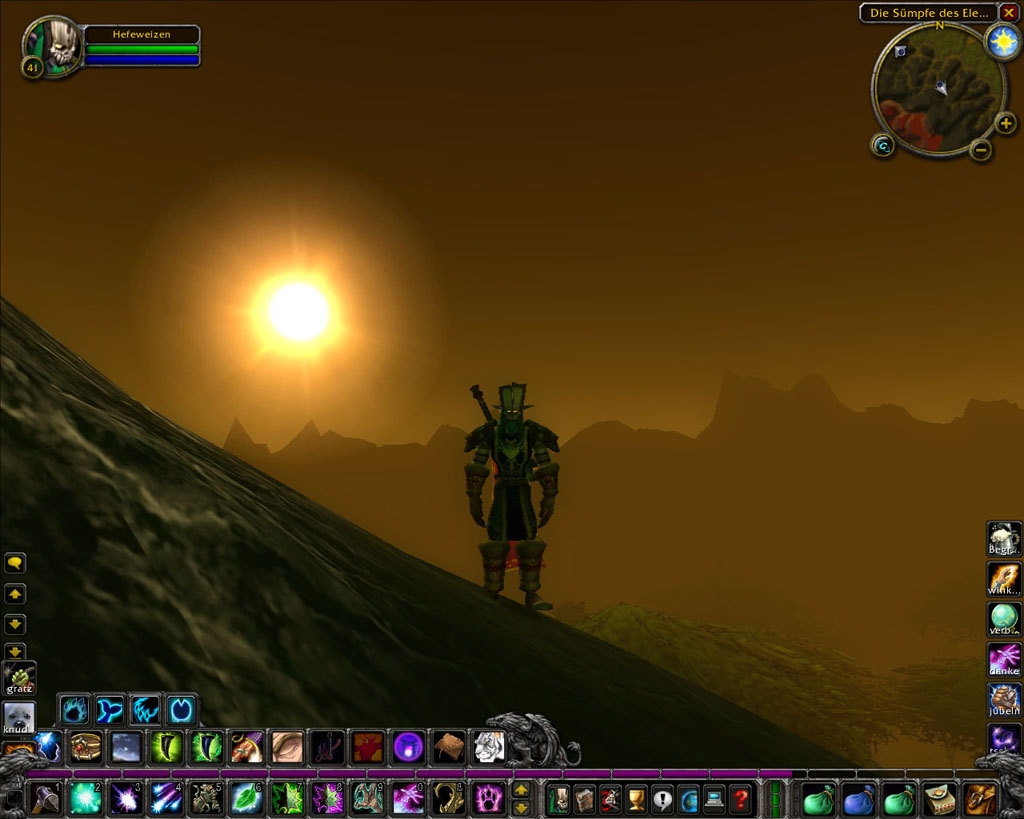Switch to the blue bear paw shapeshift form
Screen dimensions: 1024x819
(76, 710)
